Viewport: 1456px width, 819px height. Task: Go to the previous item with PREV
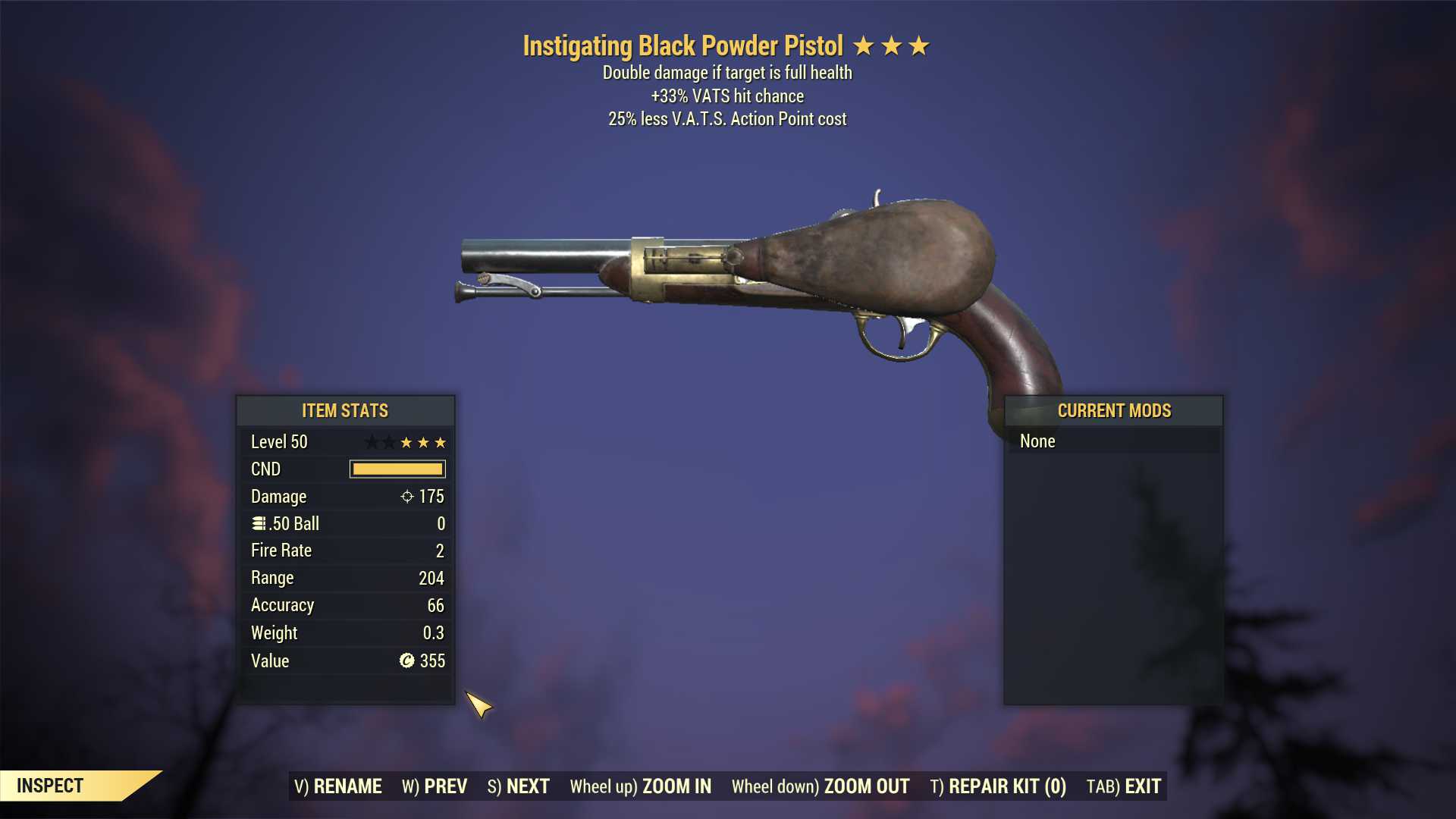[x=435, y=786]
